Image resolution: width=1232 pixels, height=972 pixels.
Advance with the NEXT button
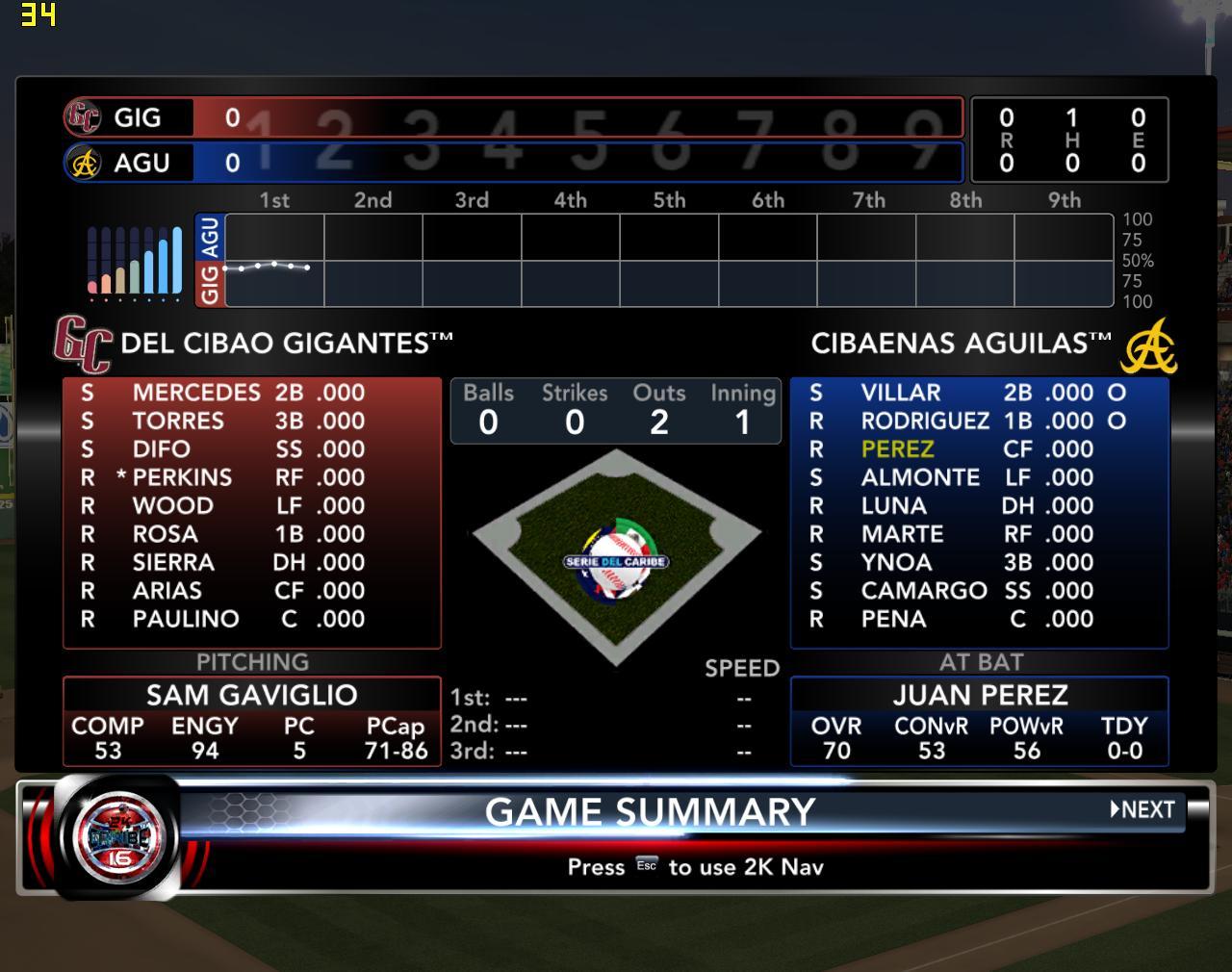(x=1142, y=809)
